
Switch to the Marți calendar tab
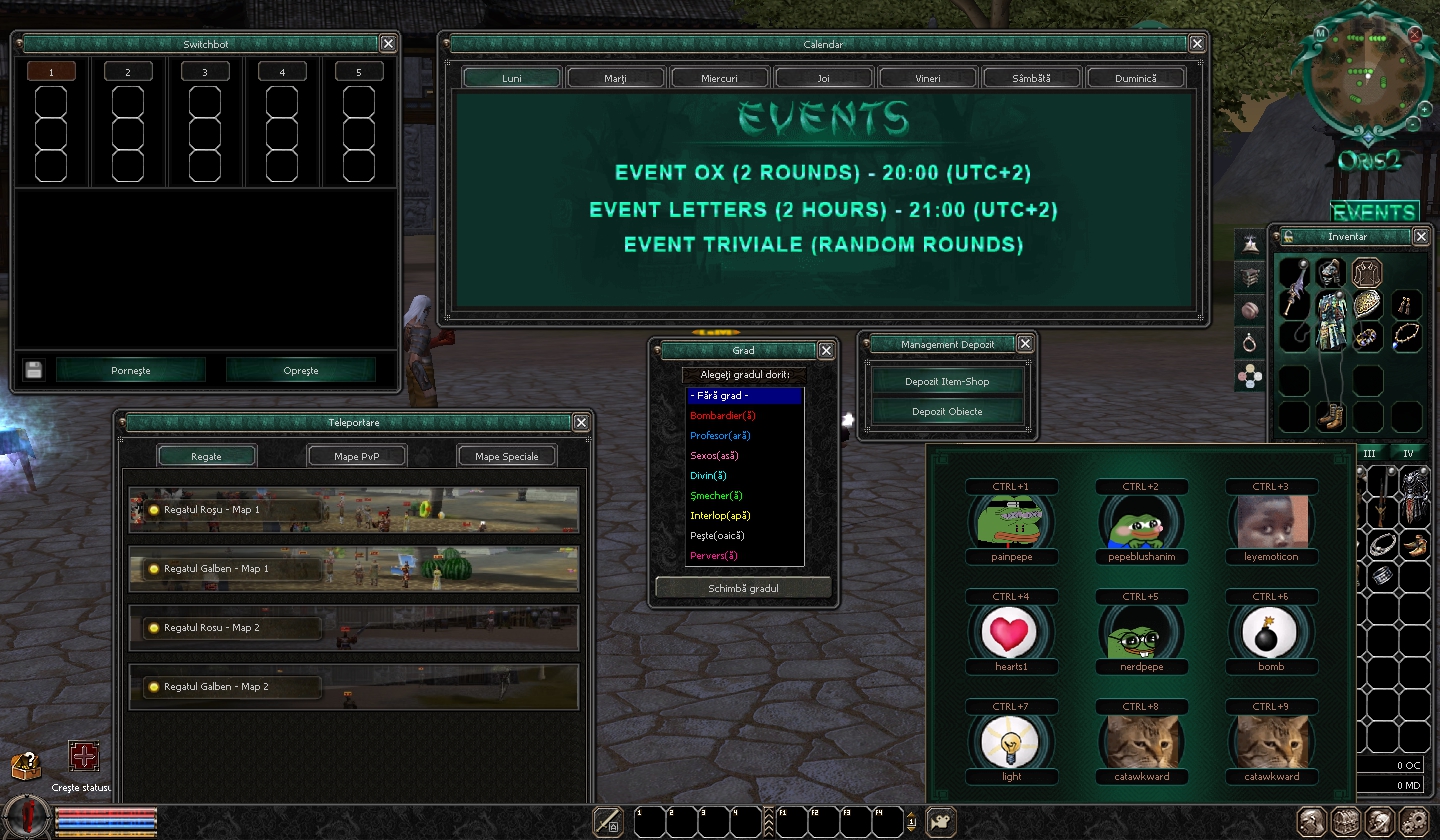[616, 78]
